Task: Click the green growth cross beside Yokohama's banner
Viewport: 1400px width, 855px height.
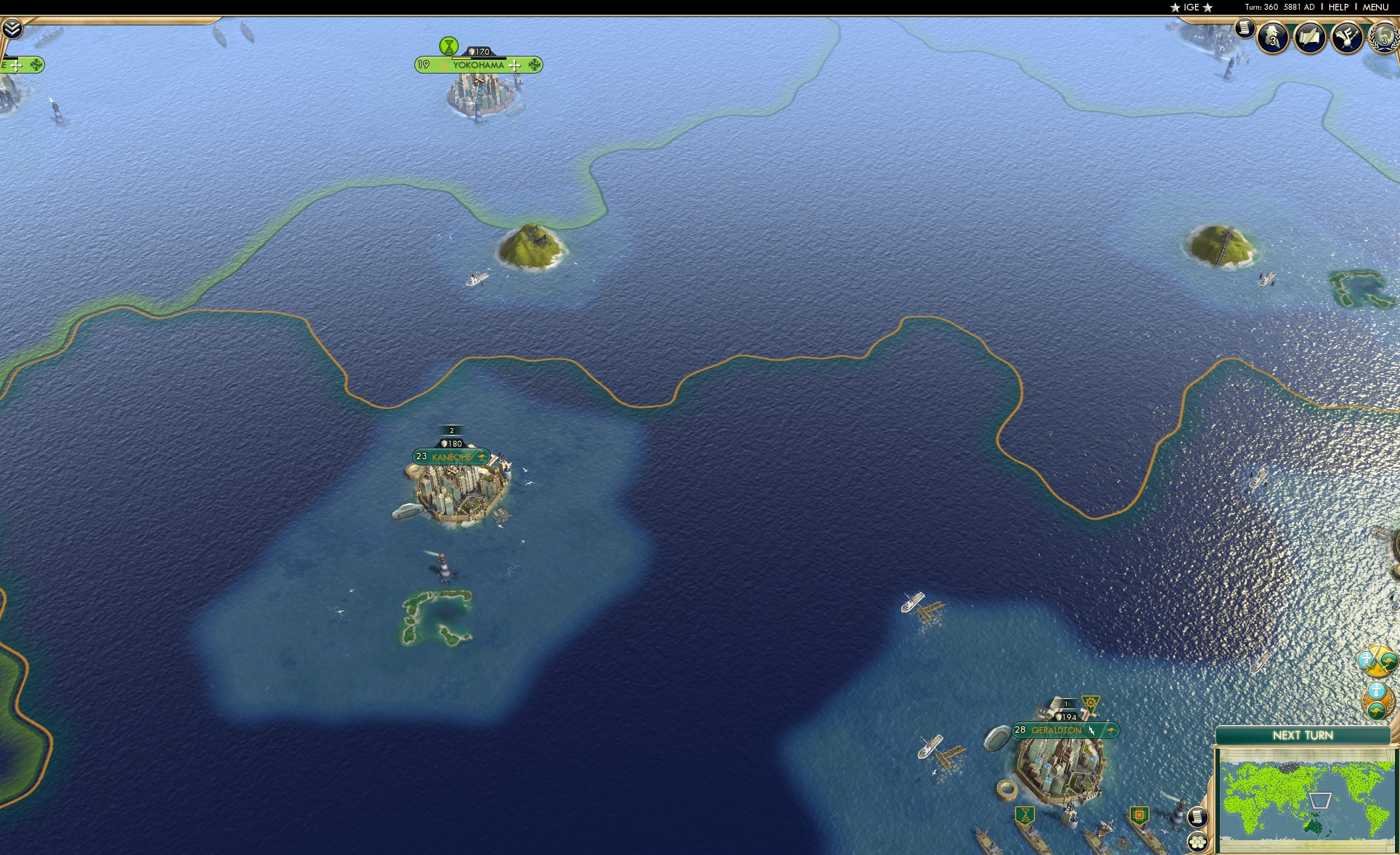Action: pos(516,65)
